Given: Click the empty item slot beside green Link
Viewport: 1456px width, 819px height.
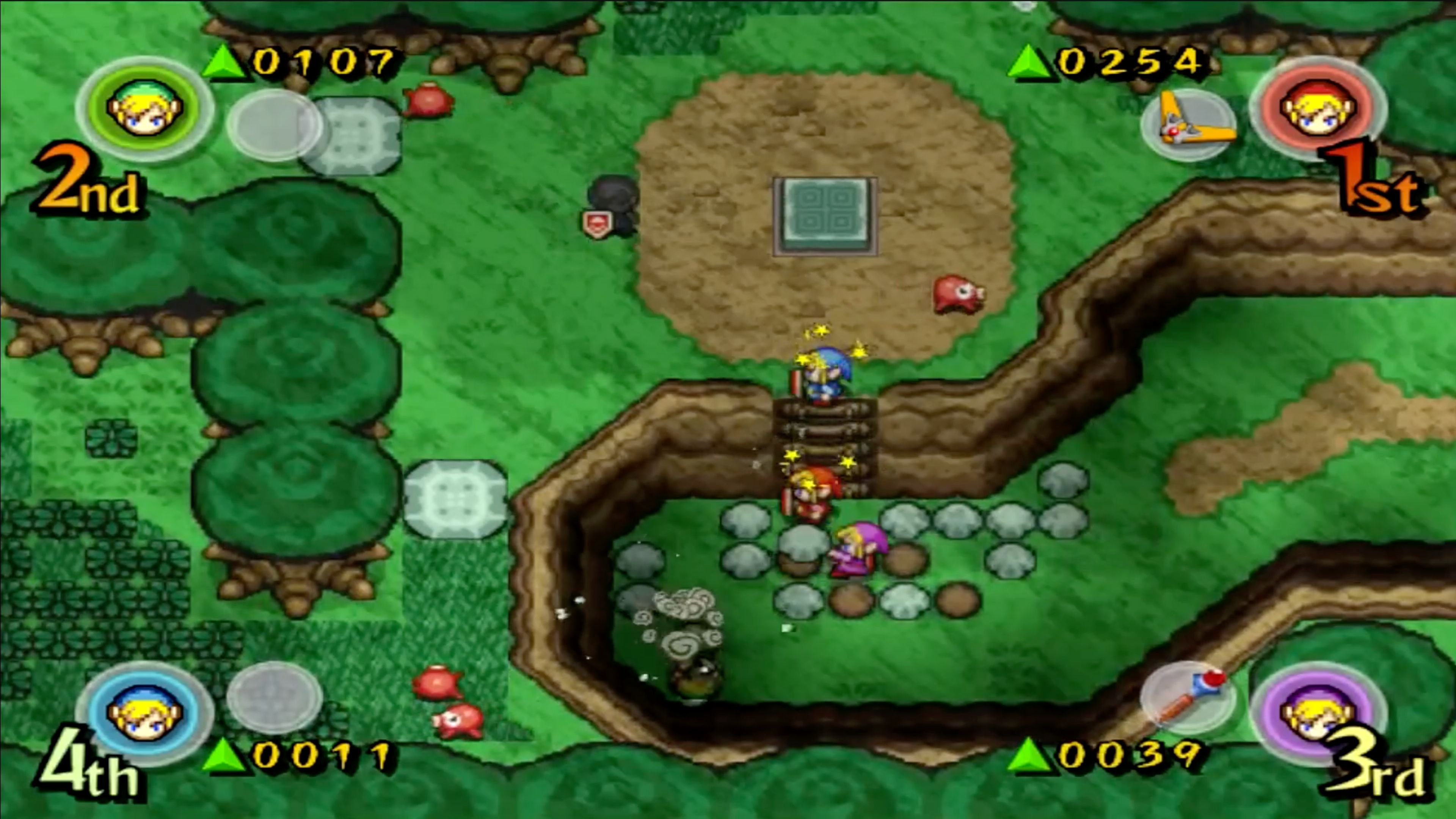Looking at the screenshot, I should pos(273,127).
